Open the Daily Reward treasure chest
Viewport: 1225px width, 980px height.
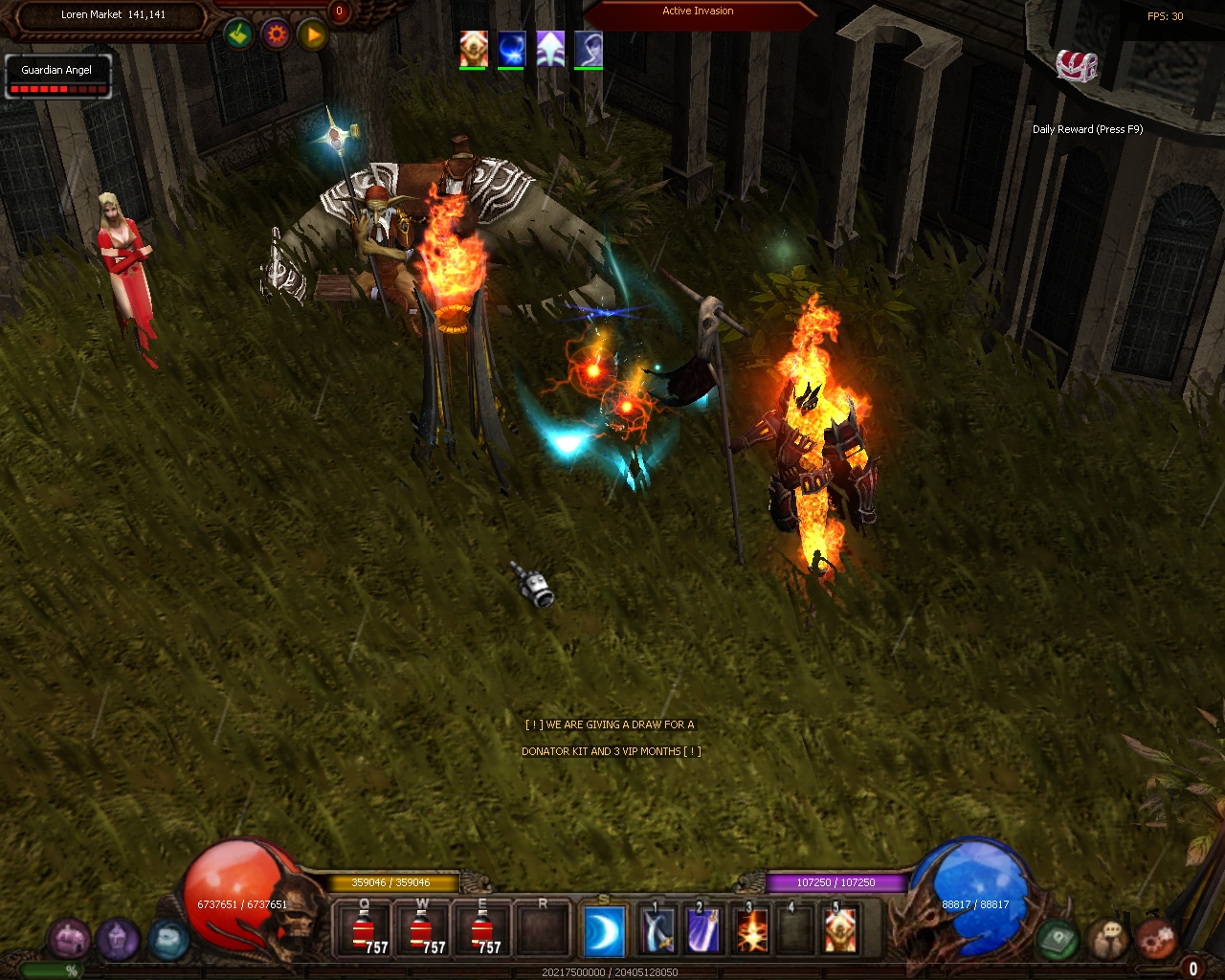1077,66
